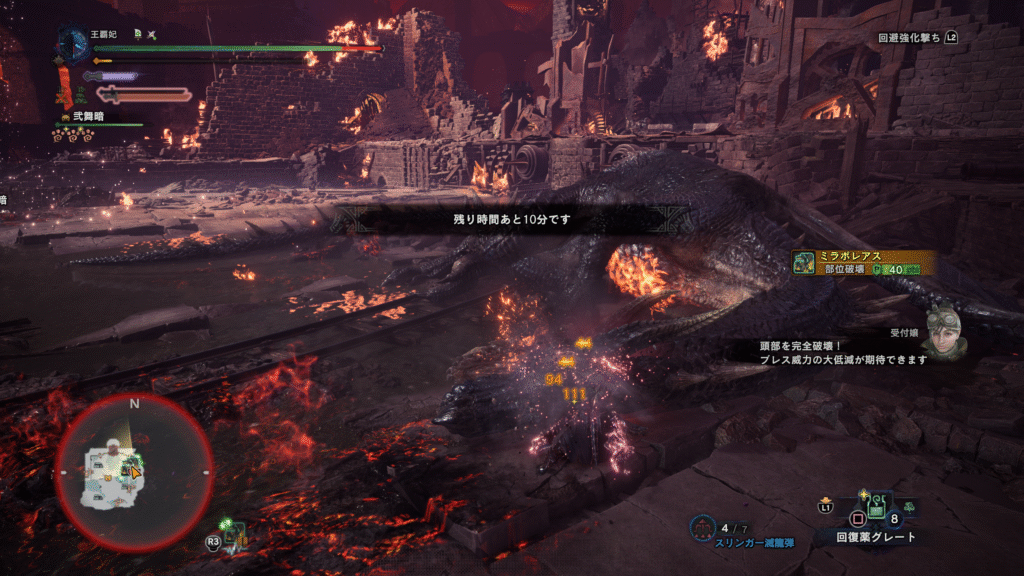Click the ミラボレアス part break notification
1024x576 pixels.
[864, 262]
